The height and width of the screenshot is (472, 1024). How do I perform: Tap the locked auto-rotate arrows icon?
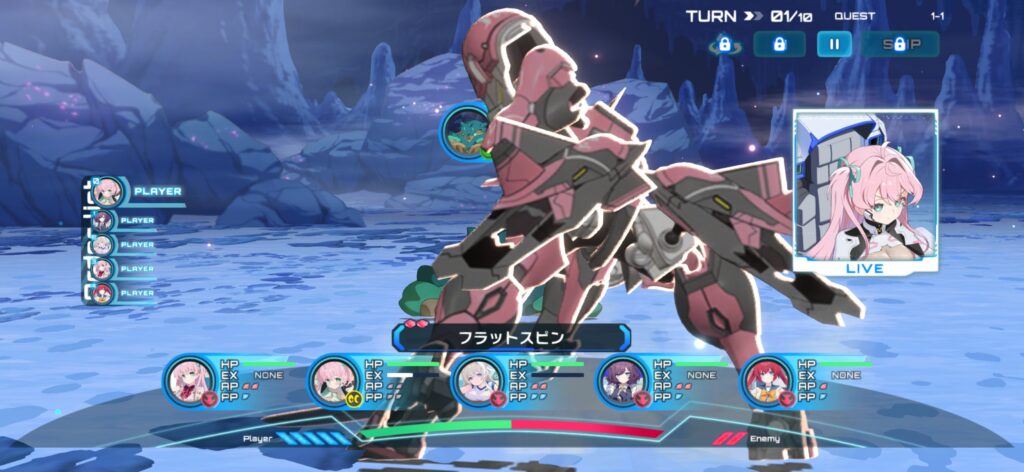(x=724, y=45)
